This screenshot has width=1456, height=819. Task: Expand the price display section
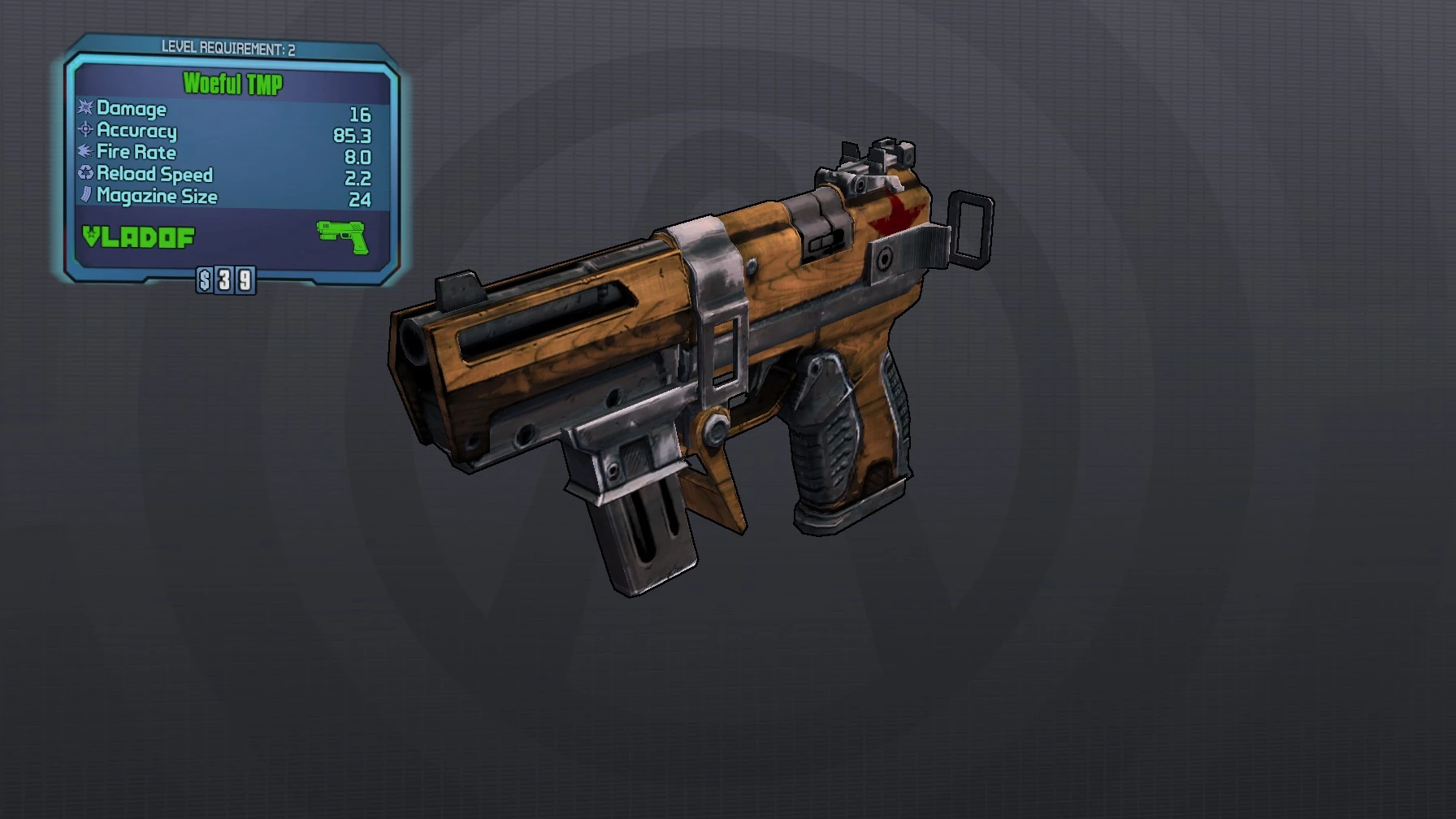(x=223, y=282)
